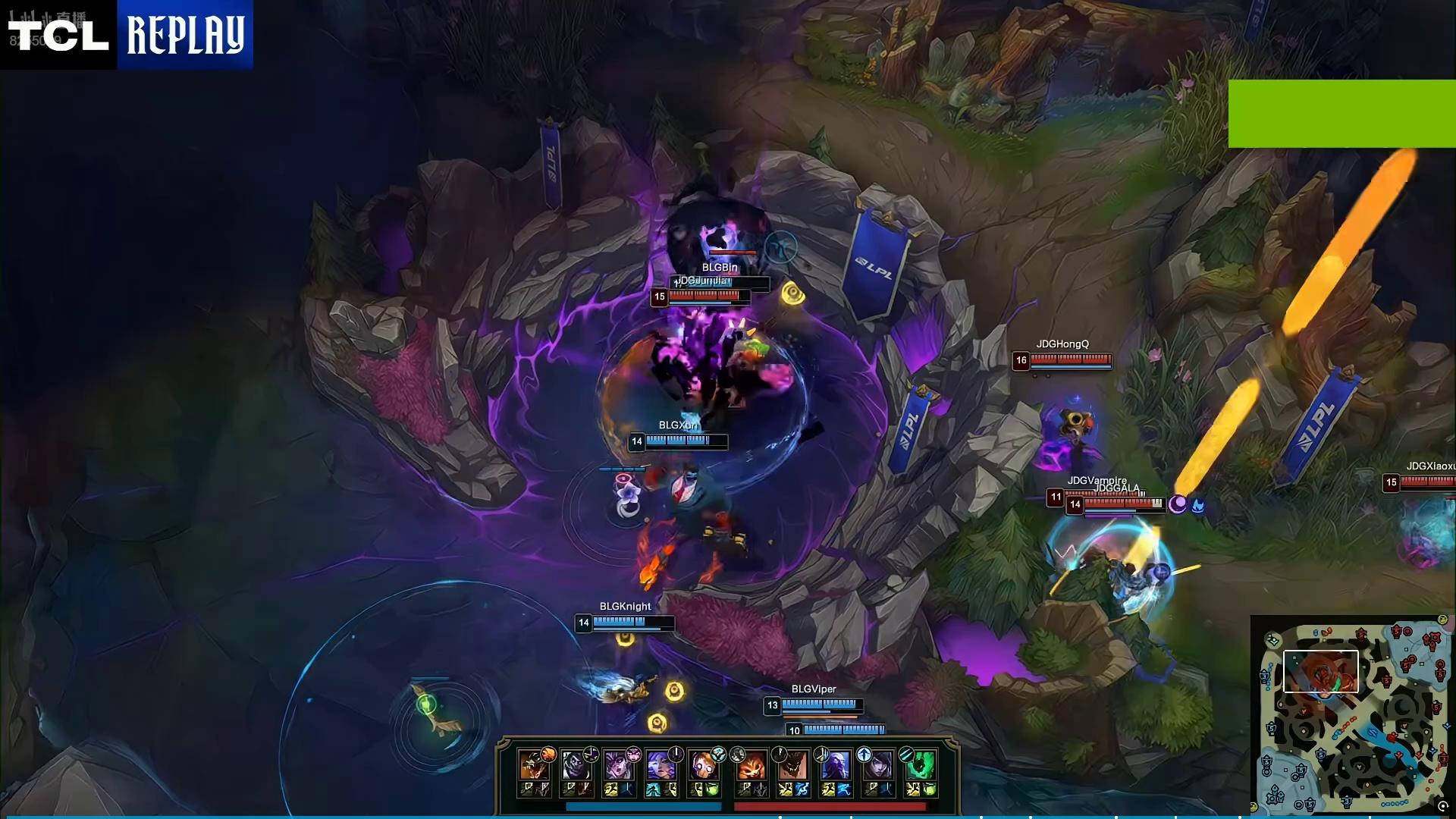Click the circular arrow icon on the minimap
Viewport: 1456px width, 819px height.
(1442, 806)
